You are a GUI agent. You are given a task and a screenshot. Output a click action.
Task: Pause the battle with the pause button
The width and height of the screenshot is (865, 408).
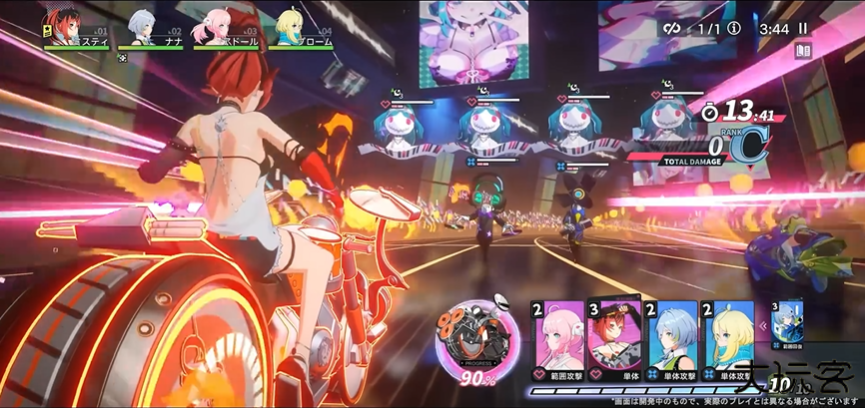(x=802, y=29)
